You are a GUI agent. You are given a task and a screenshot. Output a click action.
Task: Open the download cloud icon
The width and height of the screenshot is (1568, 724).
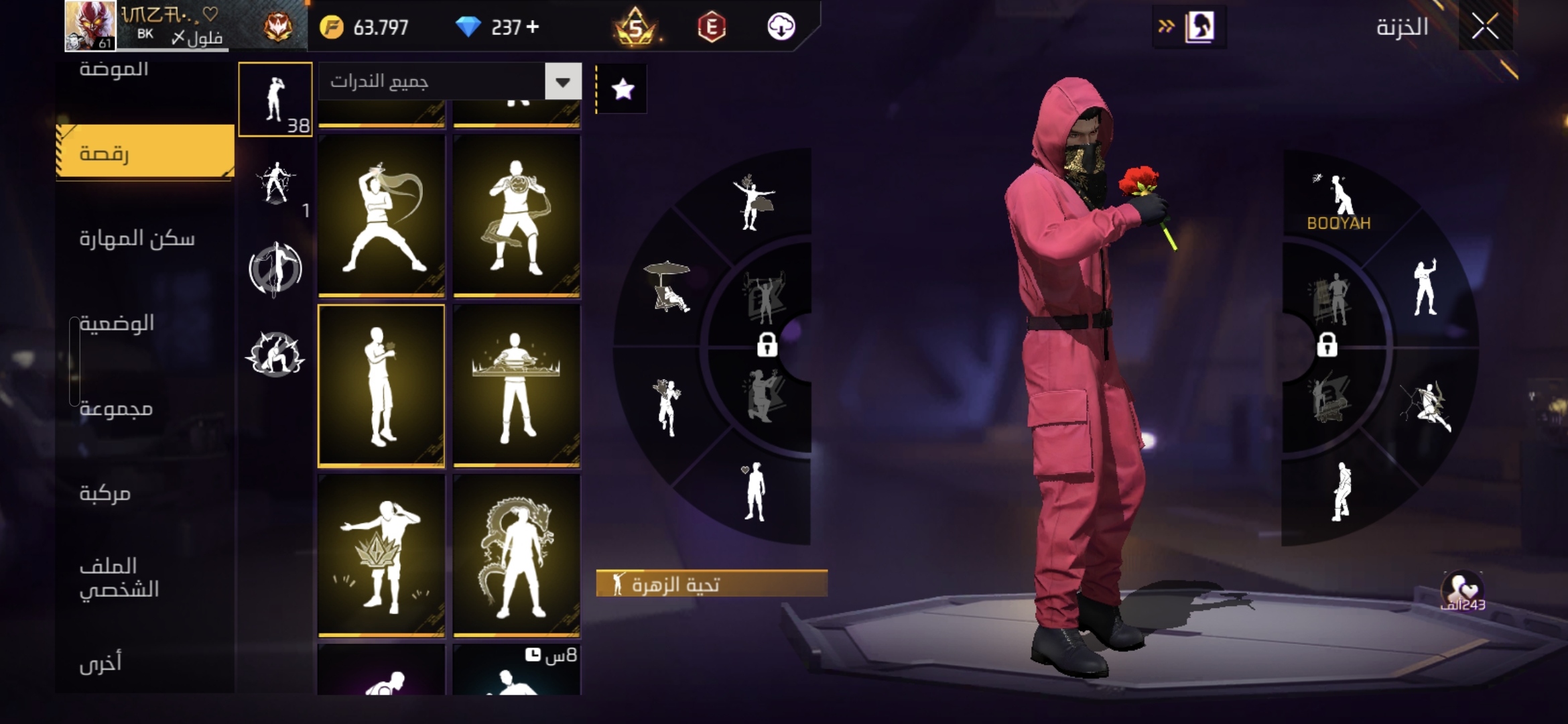pyautogui.click(x=781, y=27)
